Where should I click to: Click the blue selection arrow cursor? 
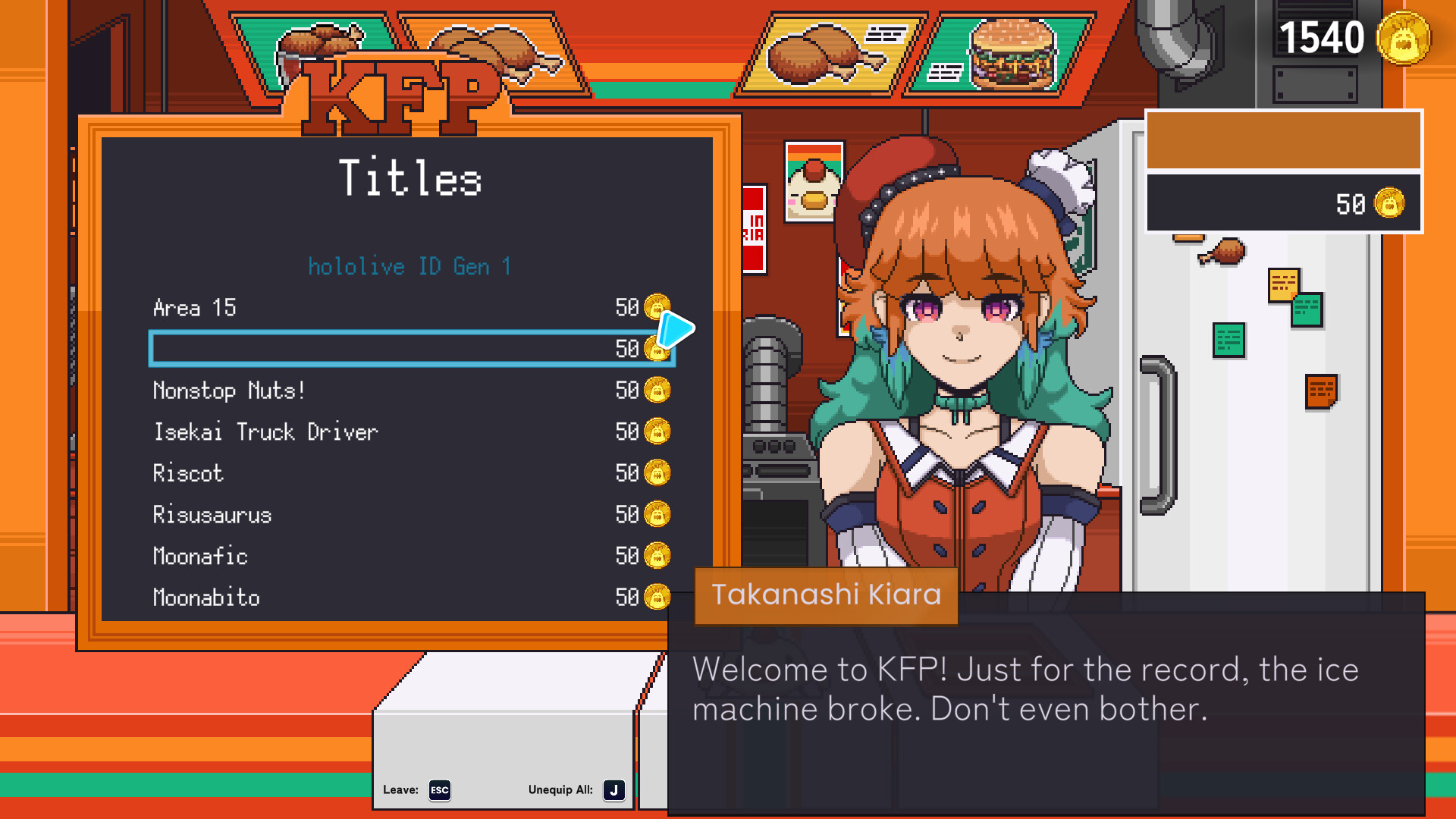point(677,329)
